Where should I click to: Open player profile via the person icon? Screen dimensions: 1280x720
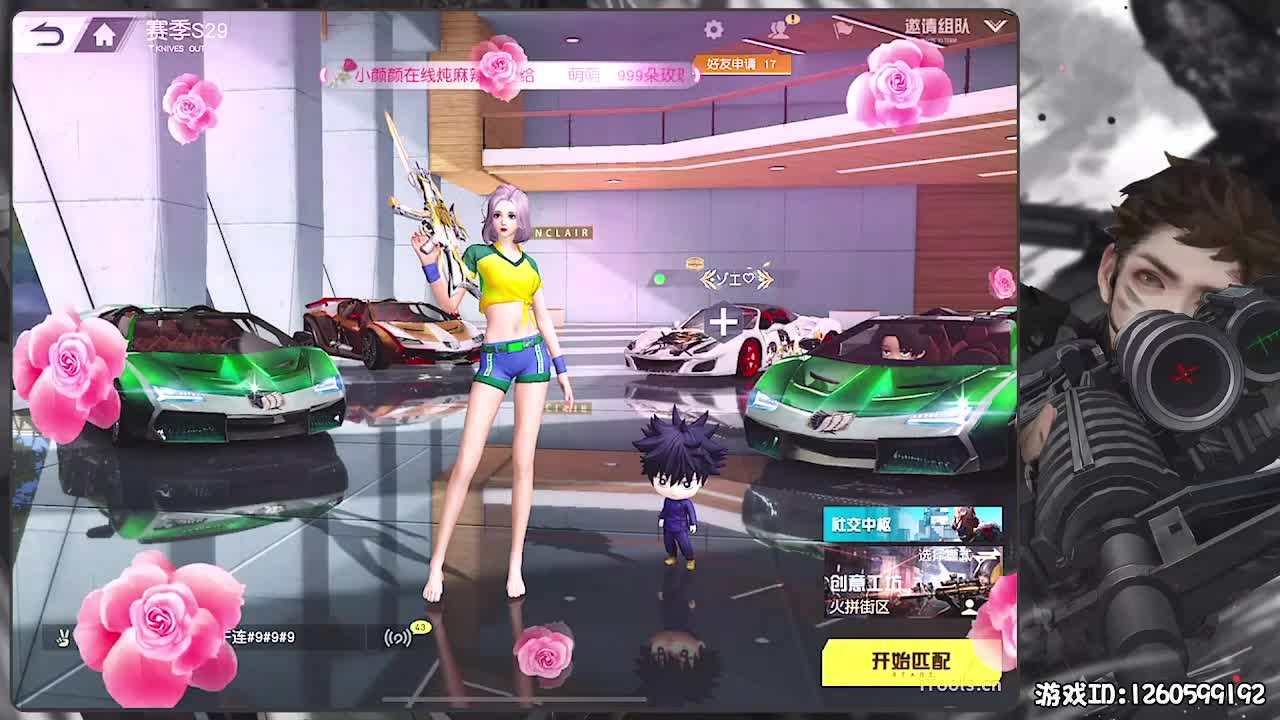pyautogui.click(x=969, y=608)
